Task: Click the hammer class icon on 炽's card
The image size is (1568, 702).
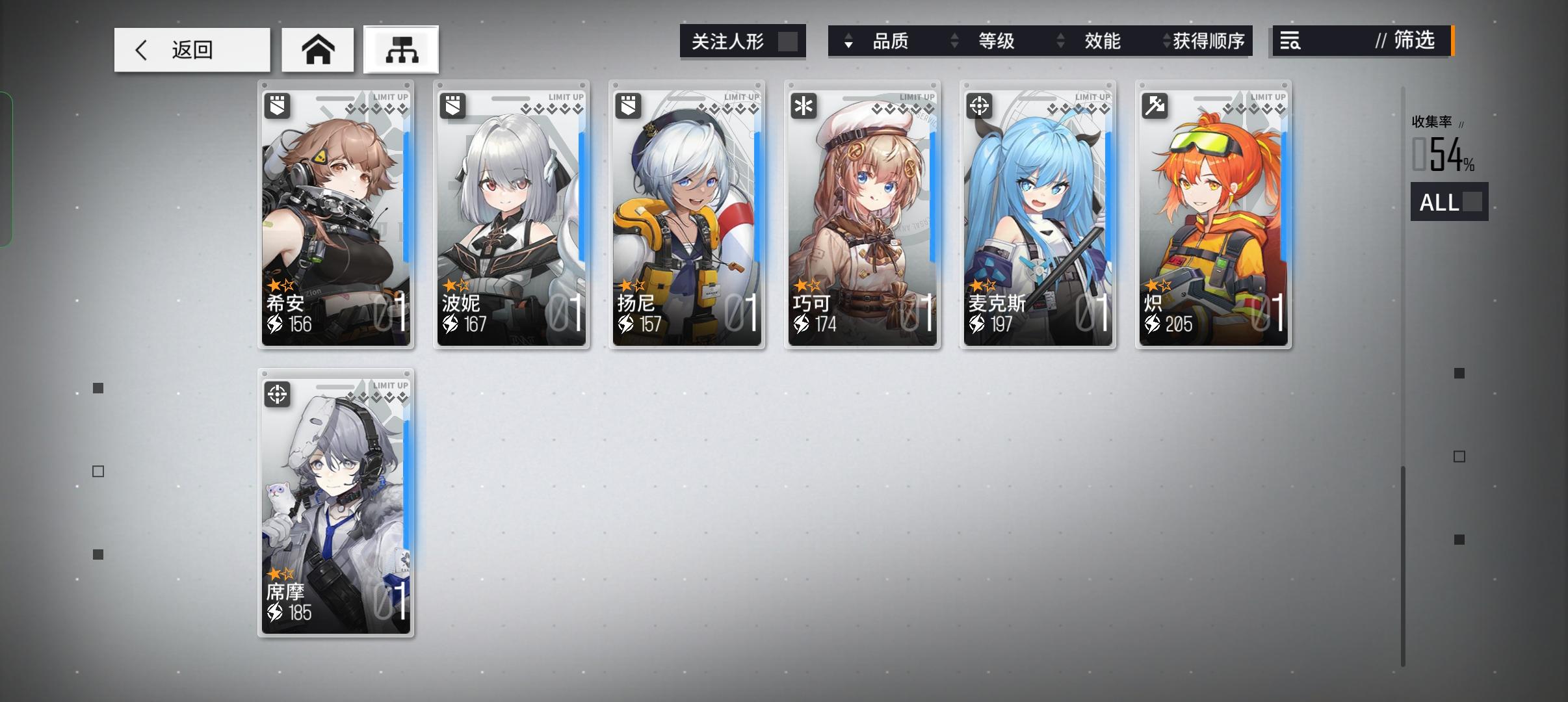Action: [1155, 105]
